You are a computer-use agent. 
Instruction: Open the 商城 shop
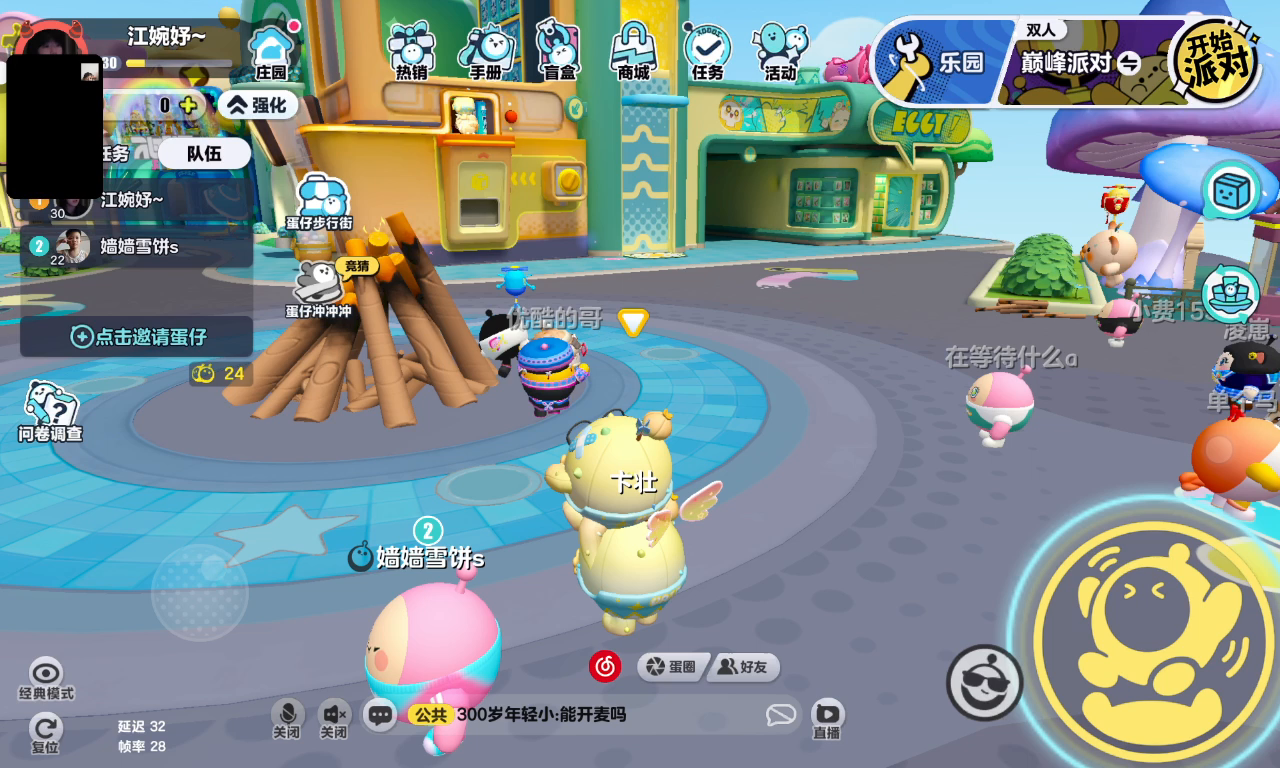pos(633,50)
